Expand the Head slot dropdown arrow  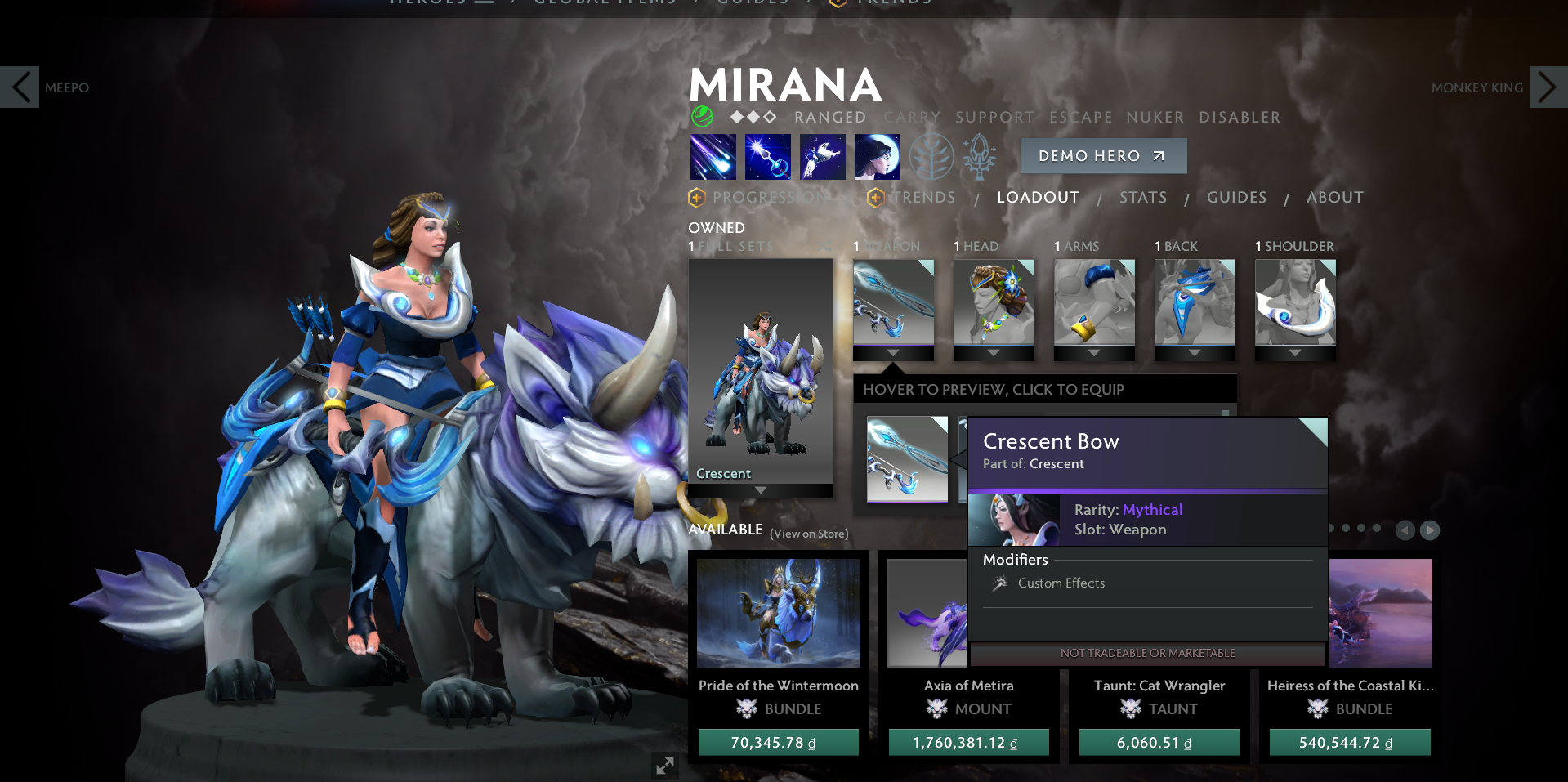coord(994,353)
